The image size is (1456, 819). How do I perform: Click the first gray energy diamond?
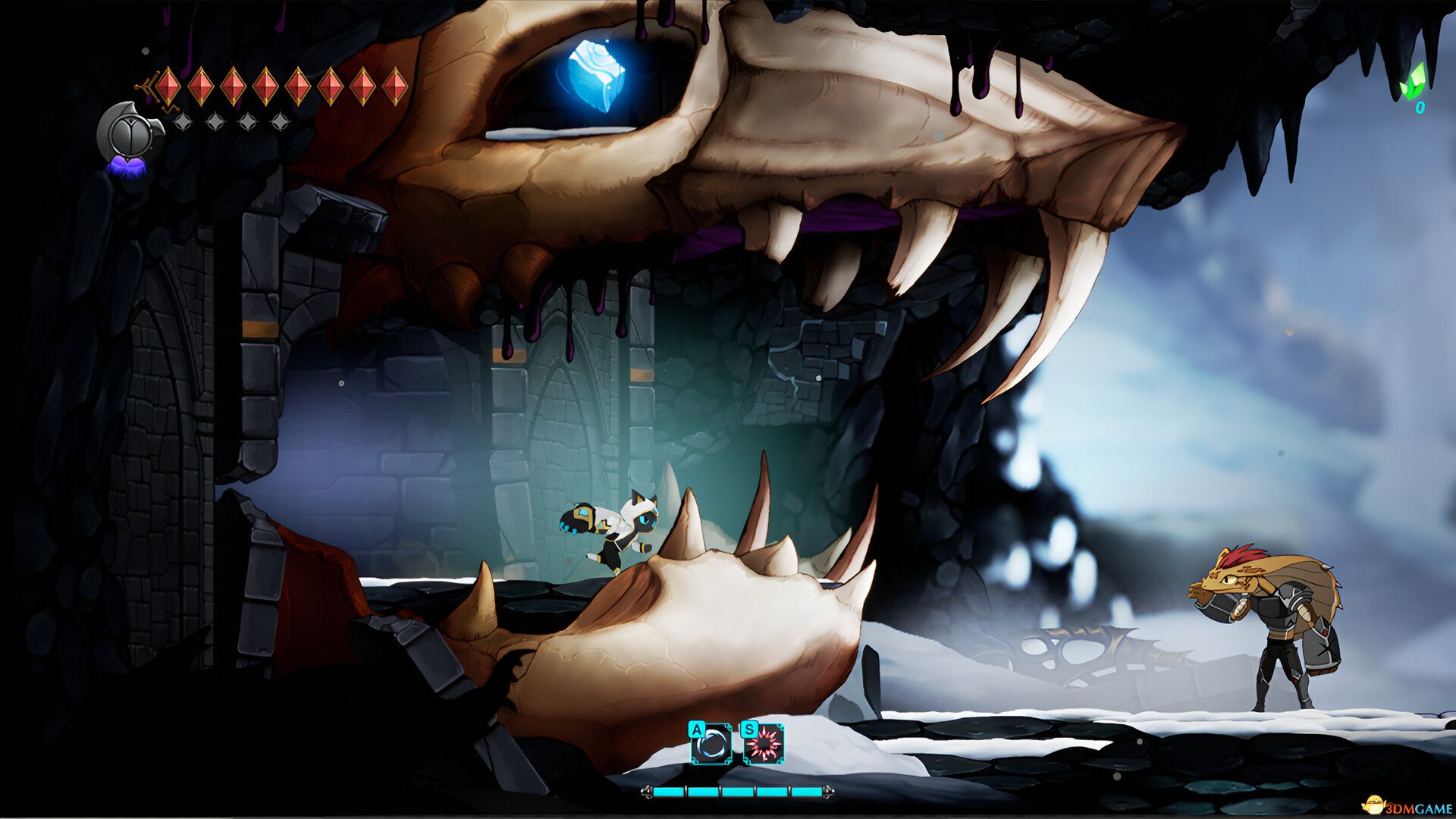183,122
